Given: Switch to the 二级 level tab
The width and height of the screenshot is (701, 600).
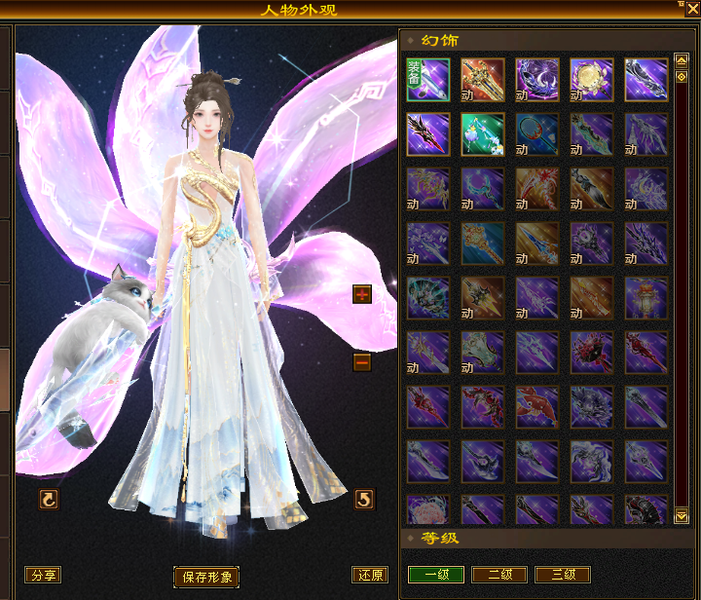Looking at the screenshot, I should pyautogui.click(x=499, y=575).
